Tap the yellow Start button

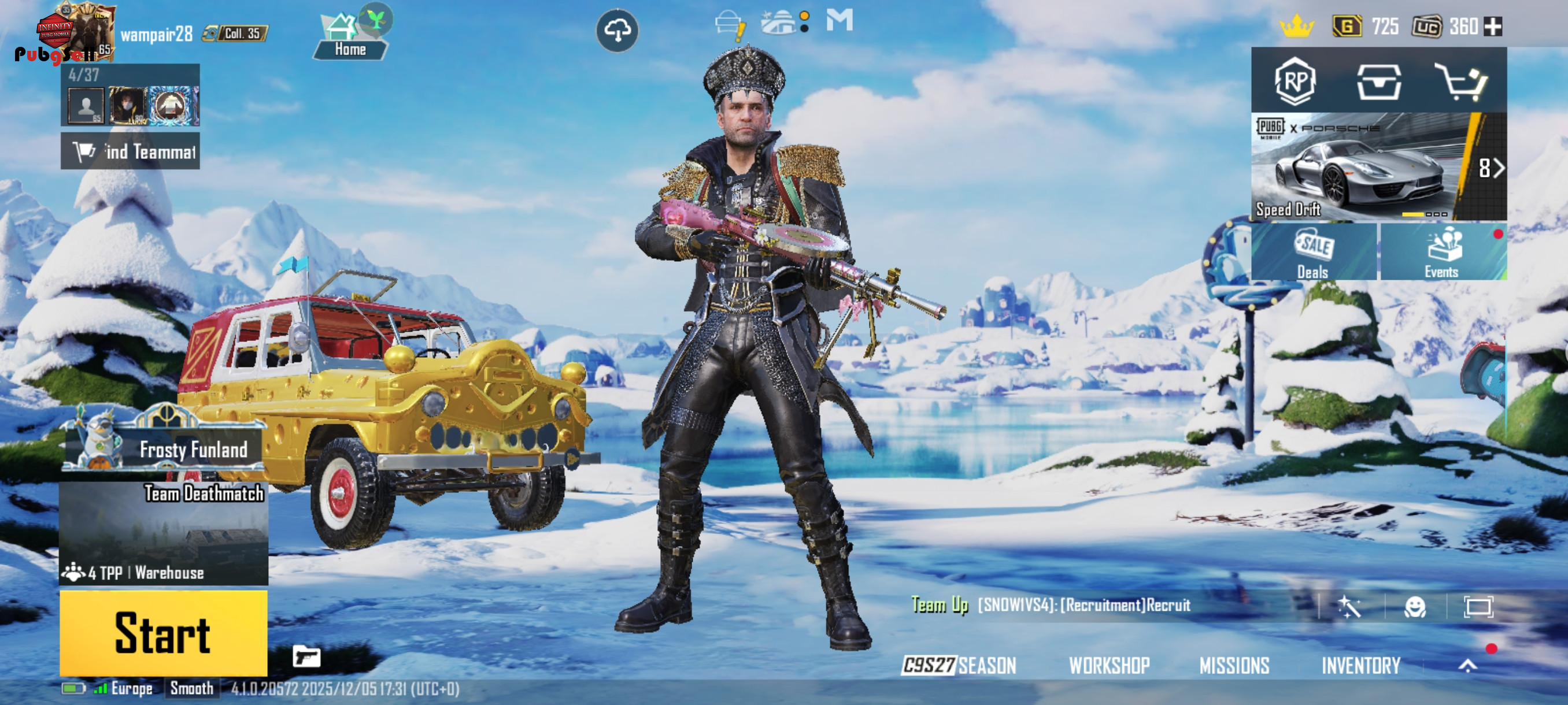[163, 633]
